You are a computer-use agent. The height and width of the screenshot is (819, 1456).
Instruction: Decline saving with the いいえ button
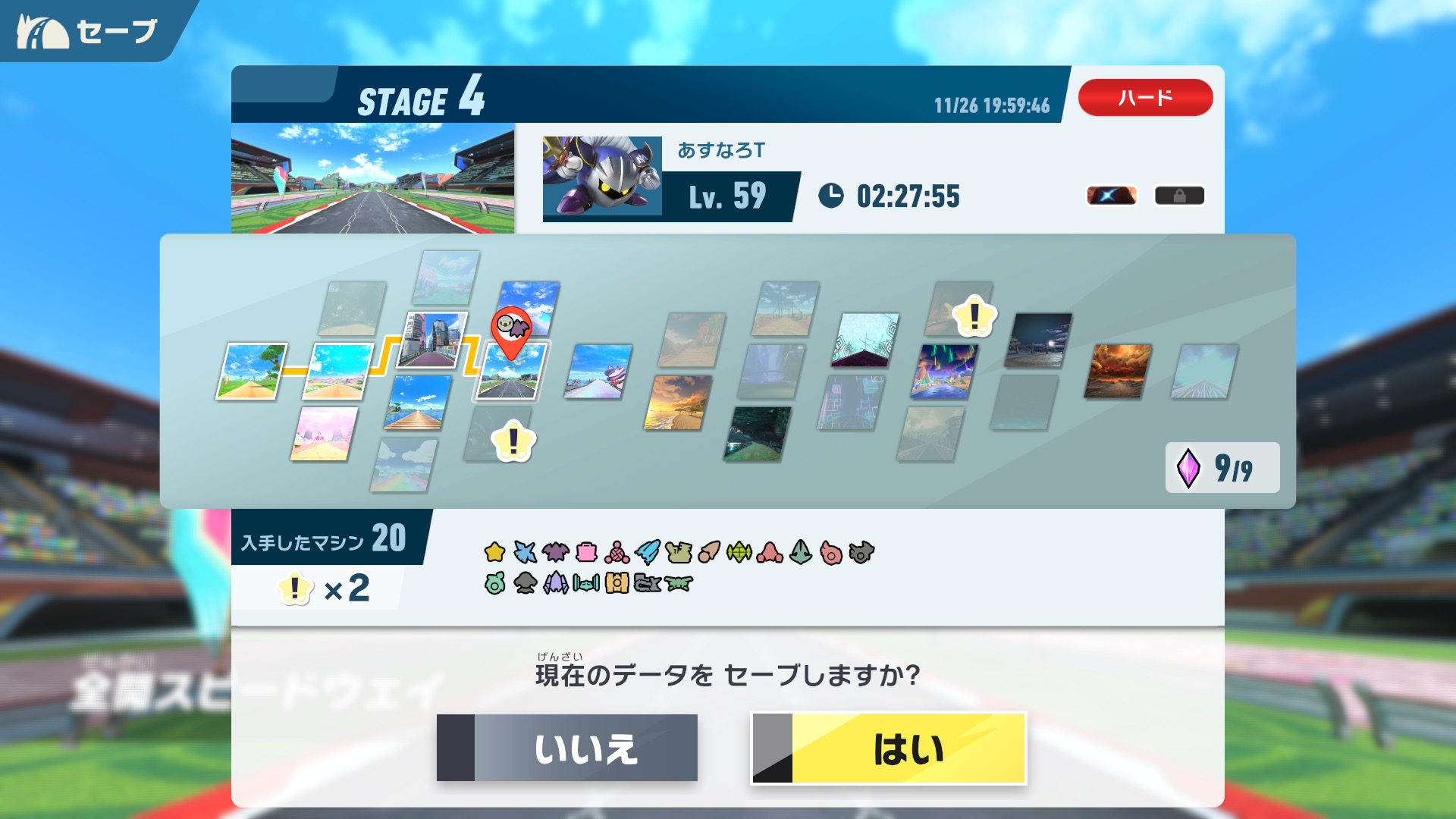[x=567, y=748]
